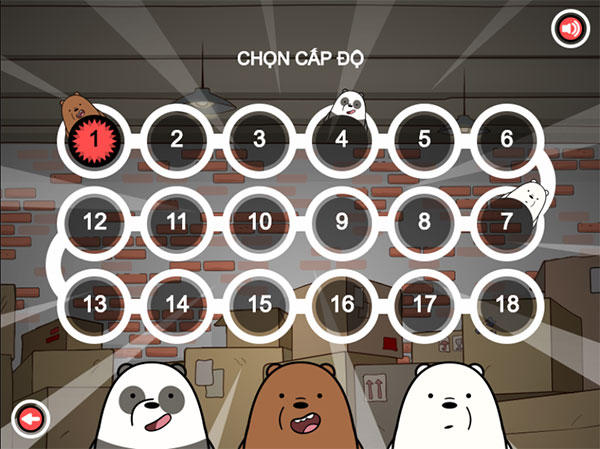The width and height of the screenshot is (600, 449).
Task: Go back with the red arrow button
Action: click(30, 420)
